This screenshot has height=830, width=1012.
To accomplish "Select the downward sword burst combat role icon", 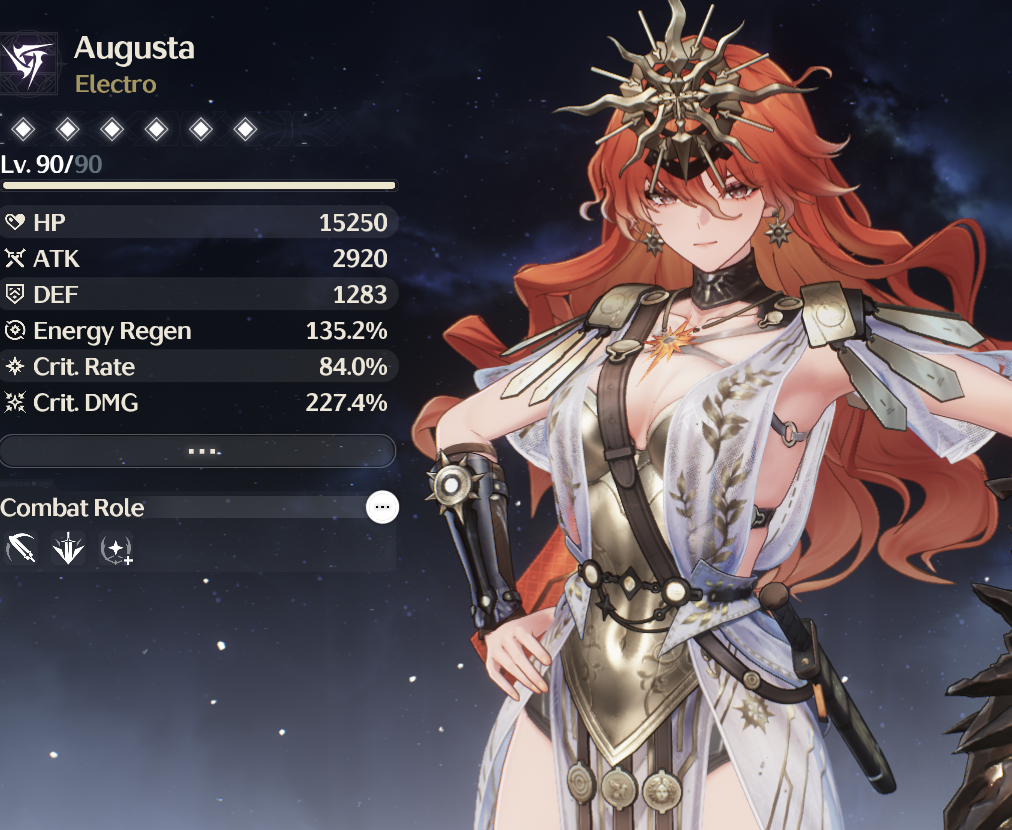I will (x=69, y=548).
